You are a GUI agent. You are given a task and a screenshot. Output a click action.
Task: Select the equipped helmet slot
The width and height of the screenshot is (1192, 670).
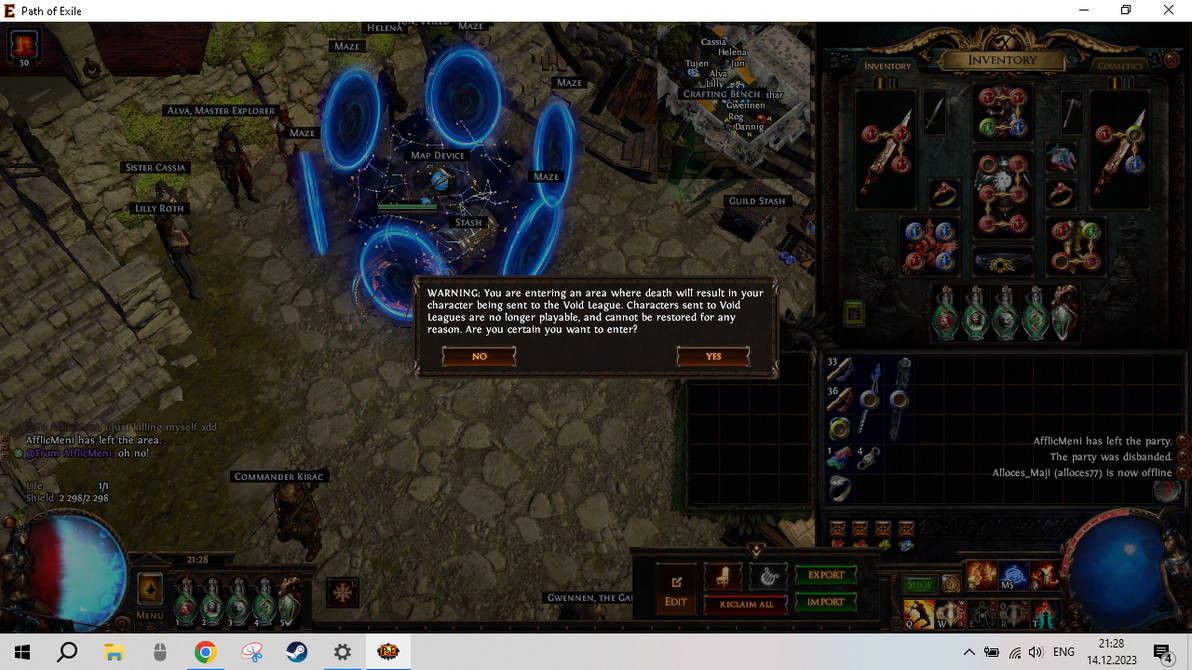point(1003,111)
